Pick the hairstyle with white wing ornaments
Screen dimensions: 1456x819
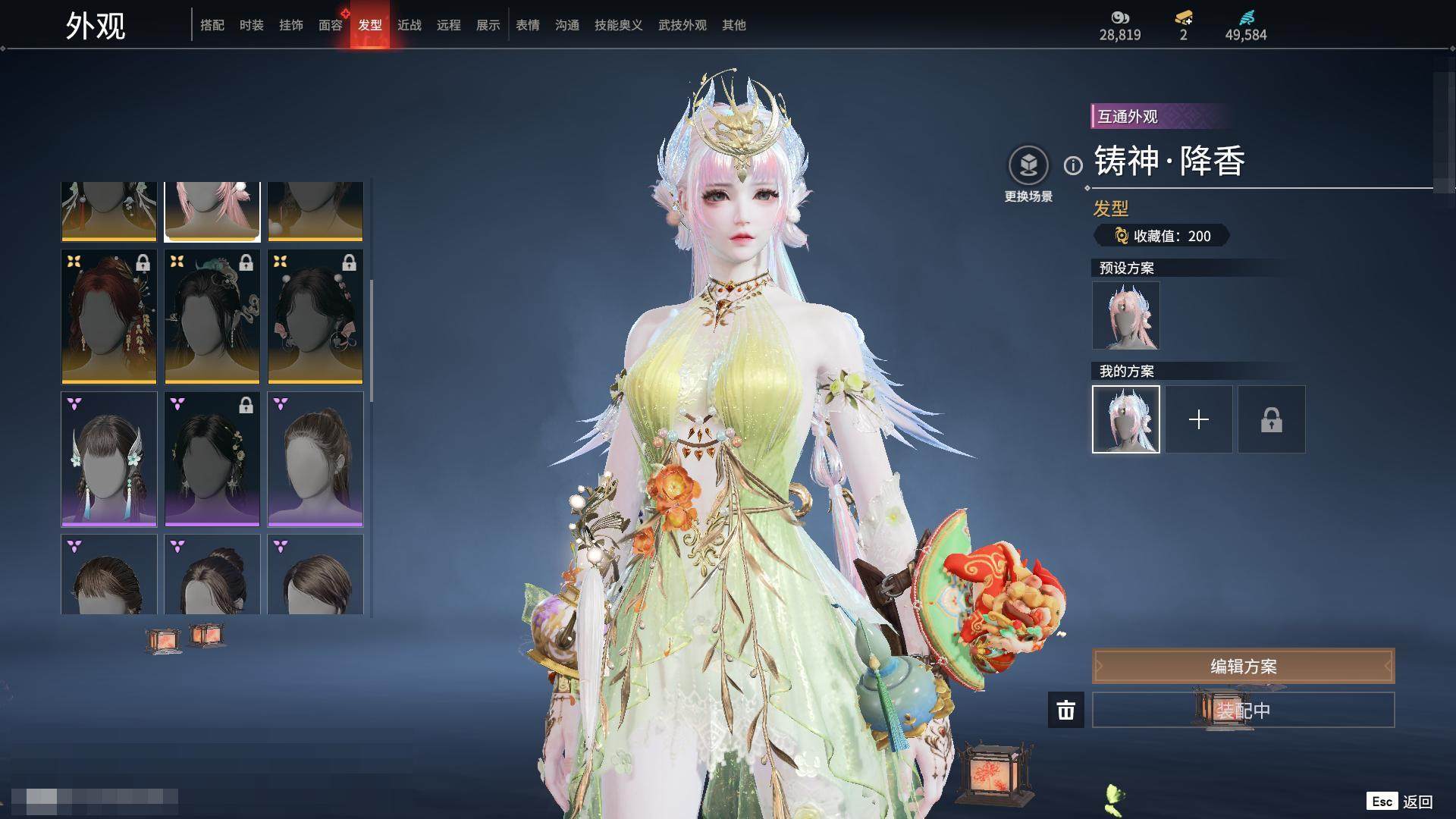click(109, 459)
